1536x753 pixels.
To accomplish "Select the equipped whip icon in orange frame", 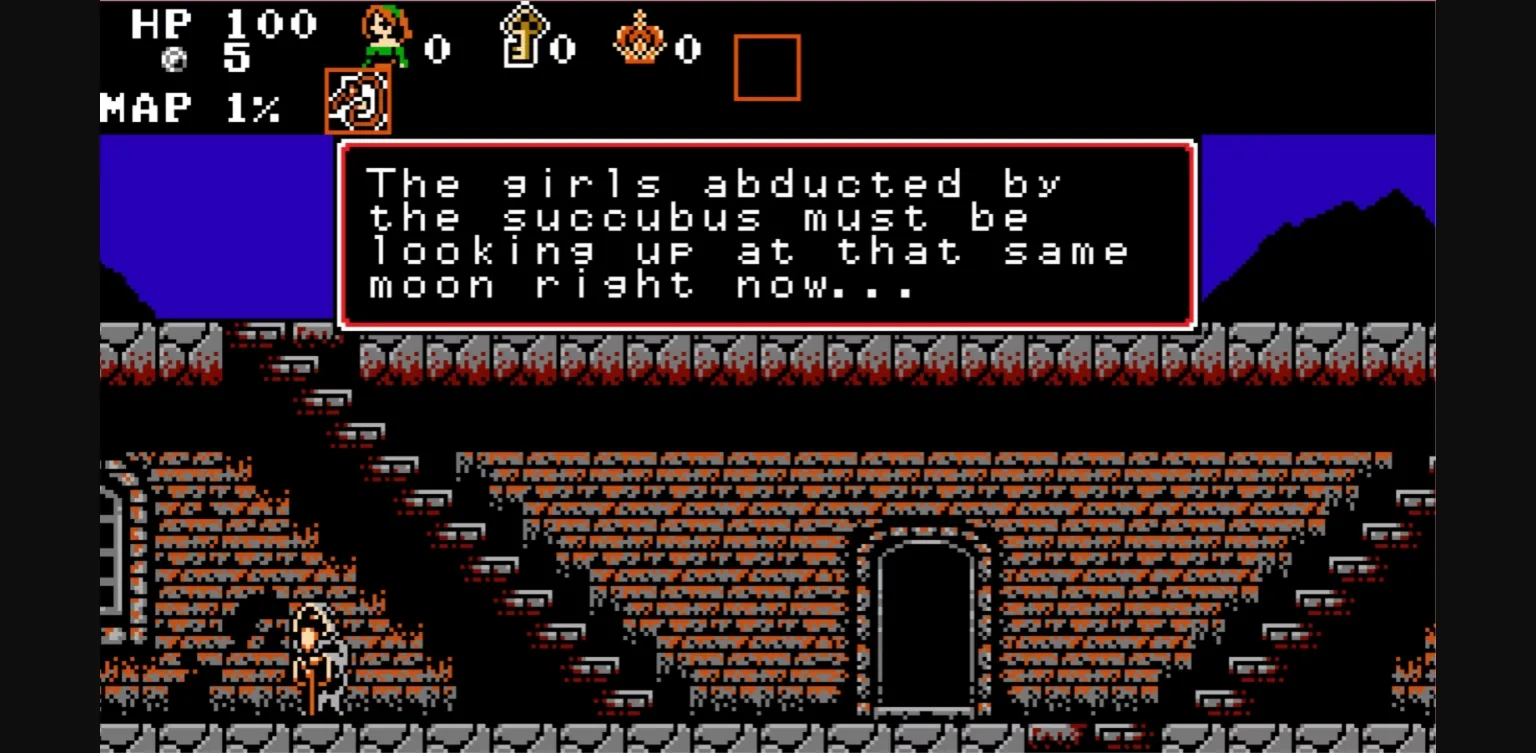I will tap(357, 99).
